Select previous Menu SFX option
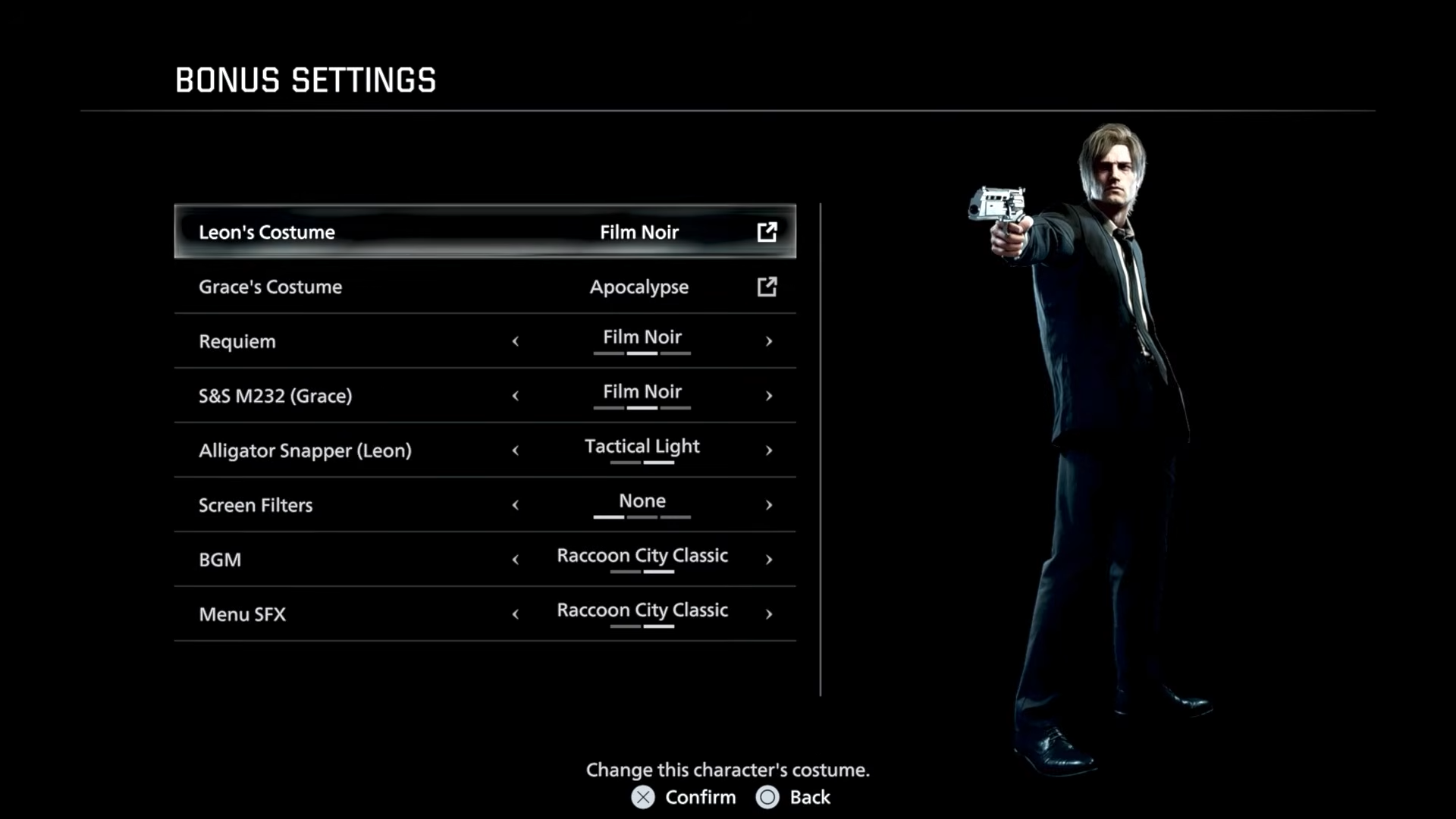This screenshot has height=819, width=1456. pyautogui.click(x=516, y=614)
